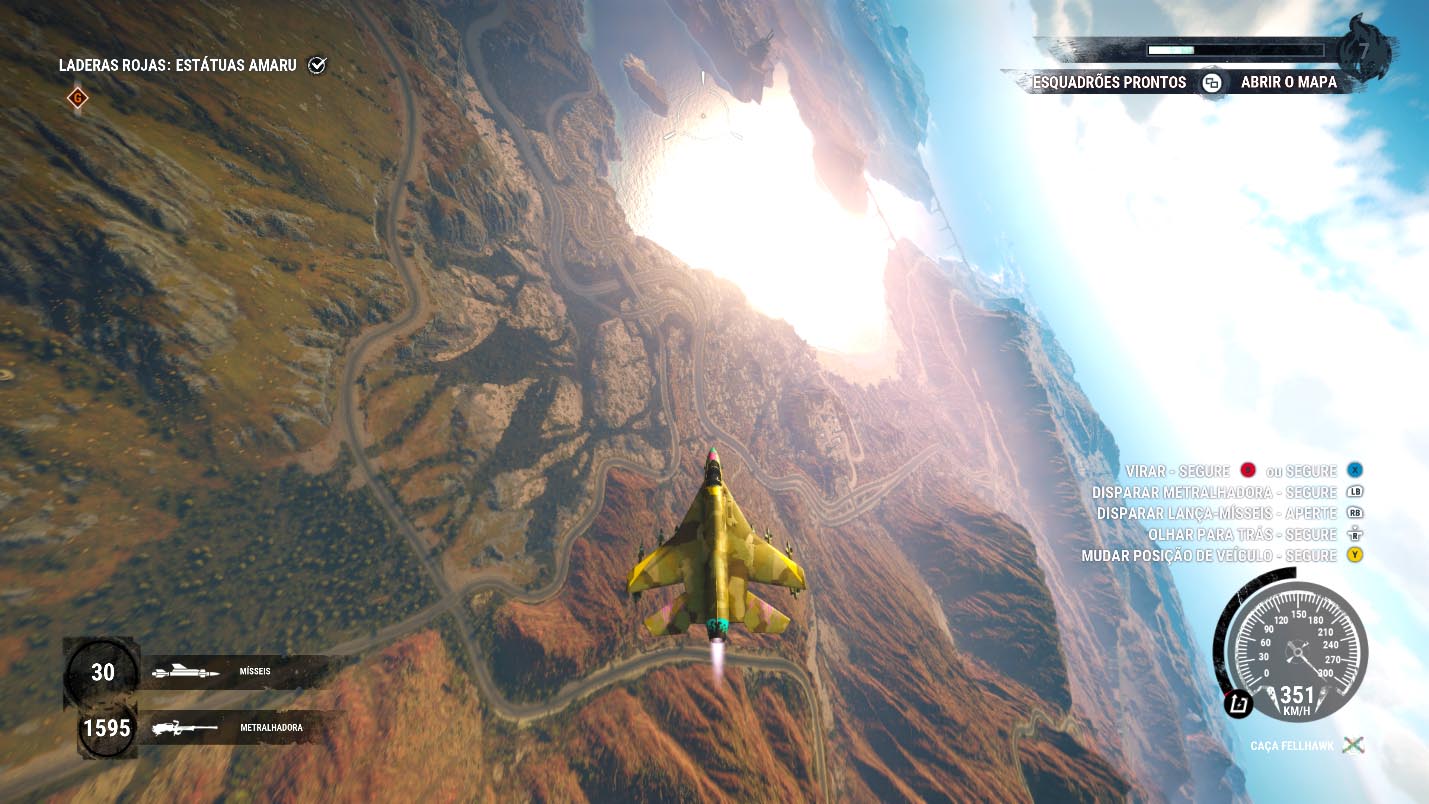Click the chaos level 7 emblem
Image resolution: width=1429 pixels, height=804 pixels.
click(x=1363, y=52)
